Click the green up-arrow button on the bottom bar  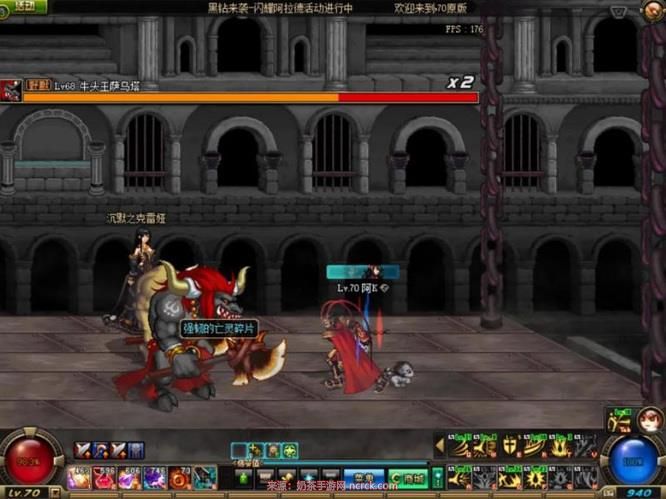(x=245, y=477)
